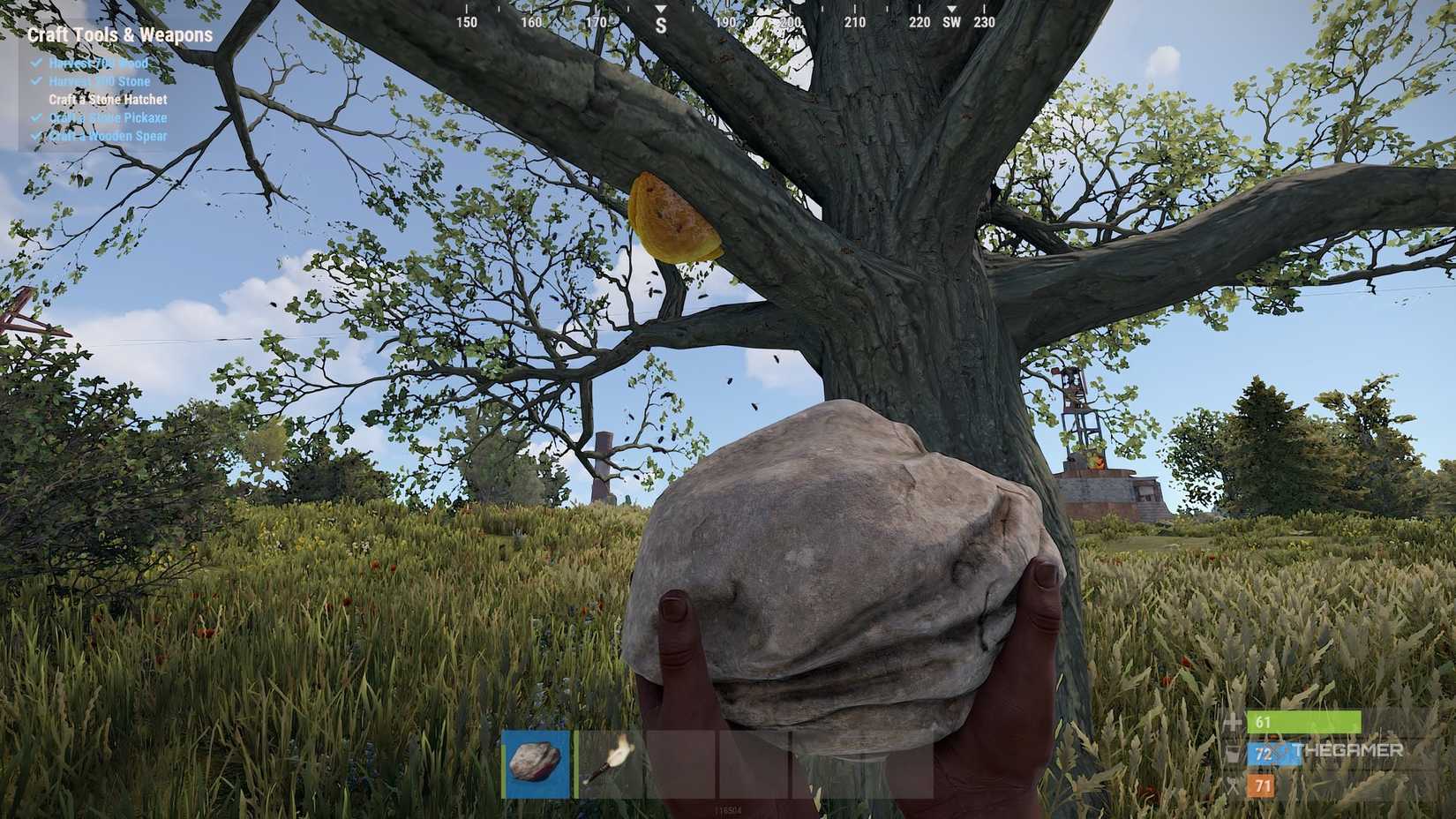Screen dimensions: 1456x819
Task: Click the hydration cup icon by the blue bar
Action: (x=1233, y=754)
